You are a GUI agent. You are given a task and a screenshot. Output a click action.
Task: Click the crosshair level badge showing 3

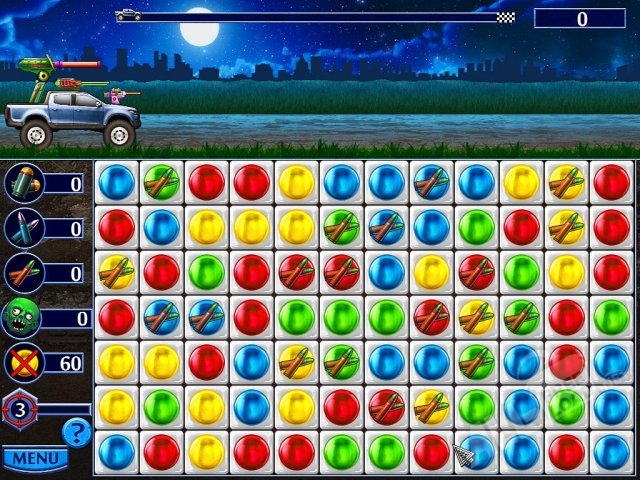(x=20, y=409)
